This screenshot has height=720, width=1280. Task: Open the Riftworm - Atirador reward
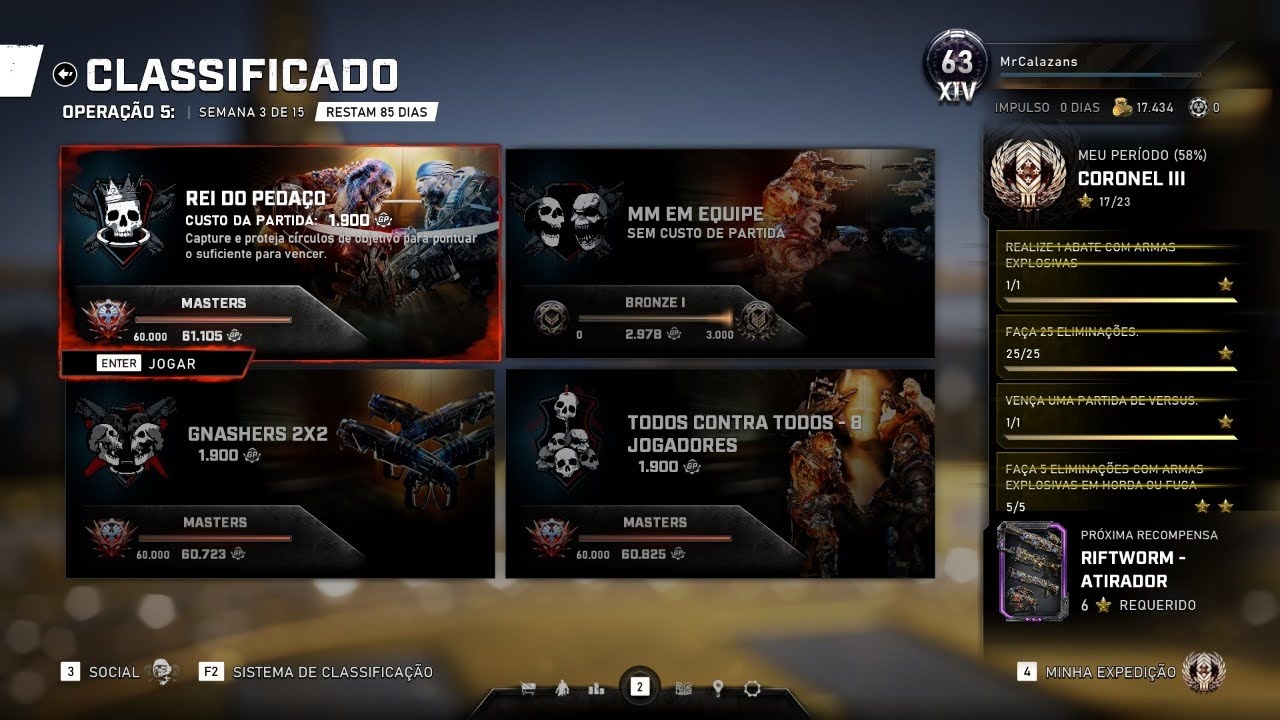point(1110,570)
